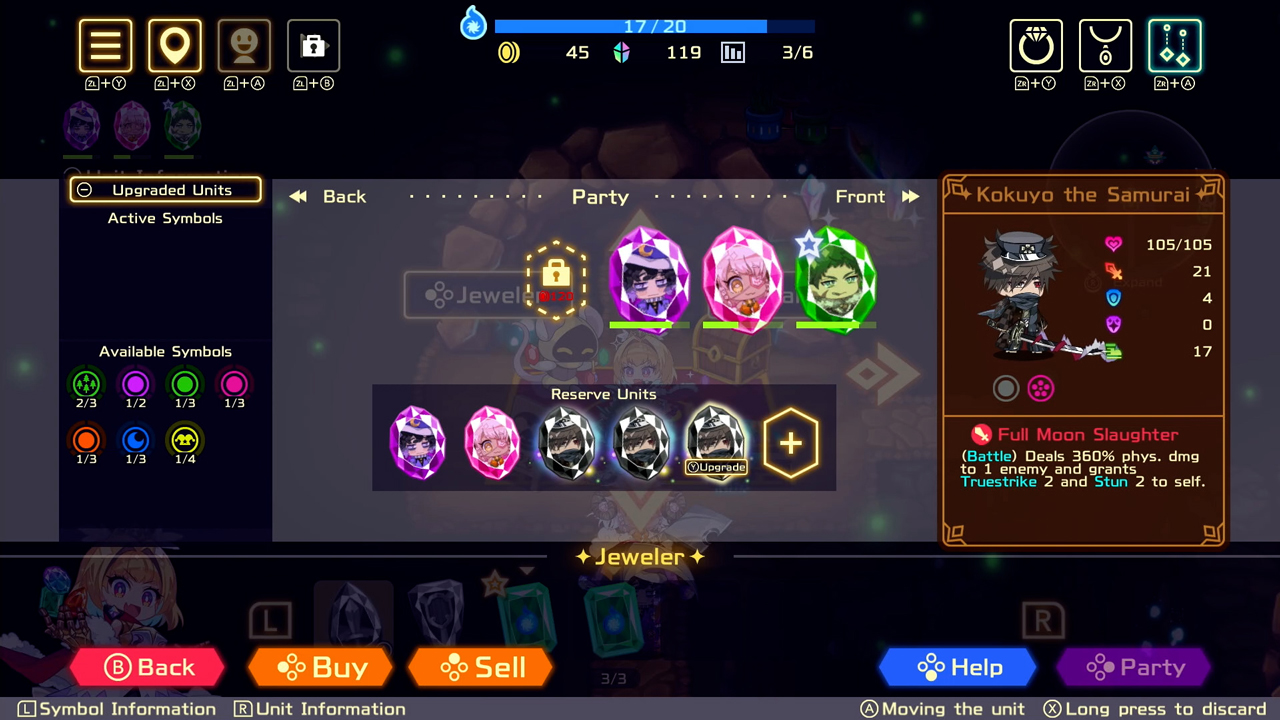Open the Buy menu
1280x720 pixels.
pos(320,667)
